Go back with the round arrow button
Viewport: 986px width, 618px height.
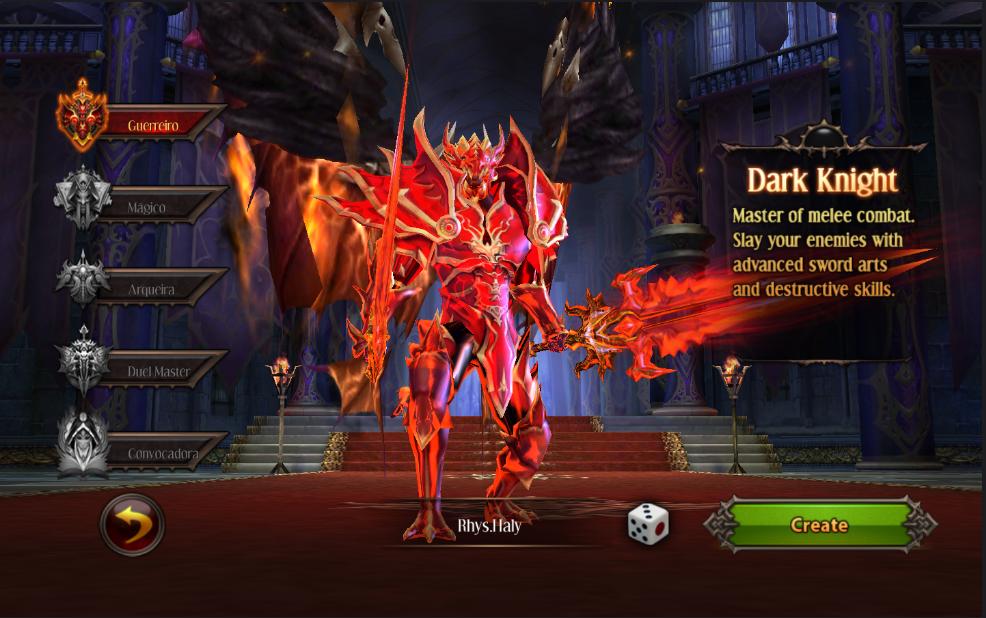[132, 525]
